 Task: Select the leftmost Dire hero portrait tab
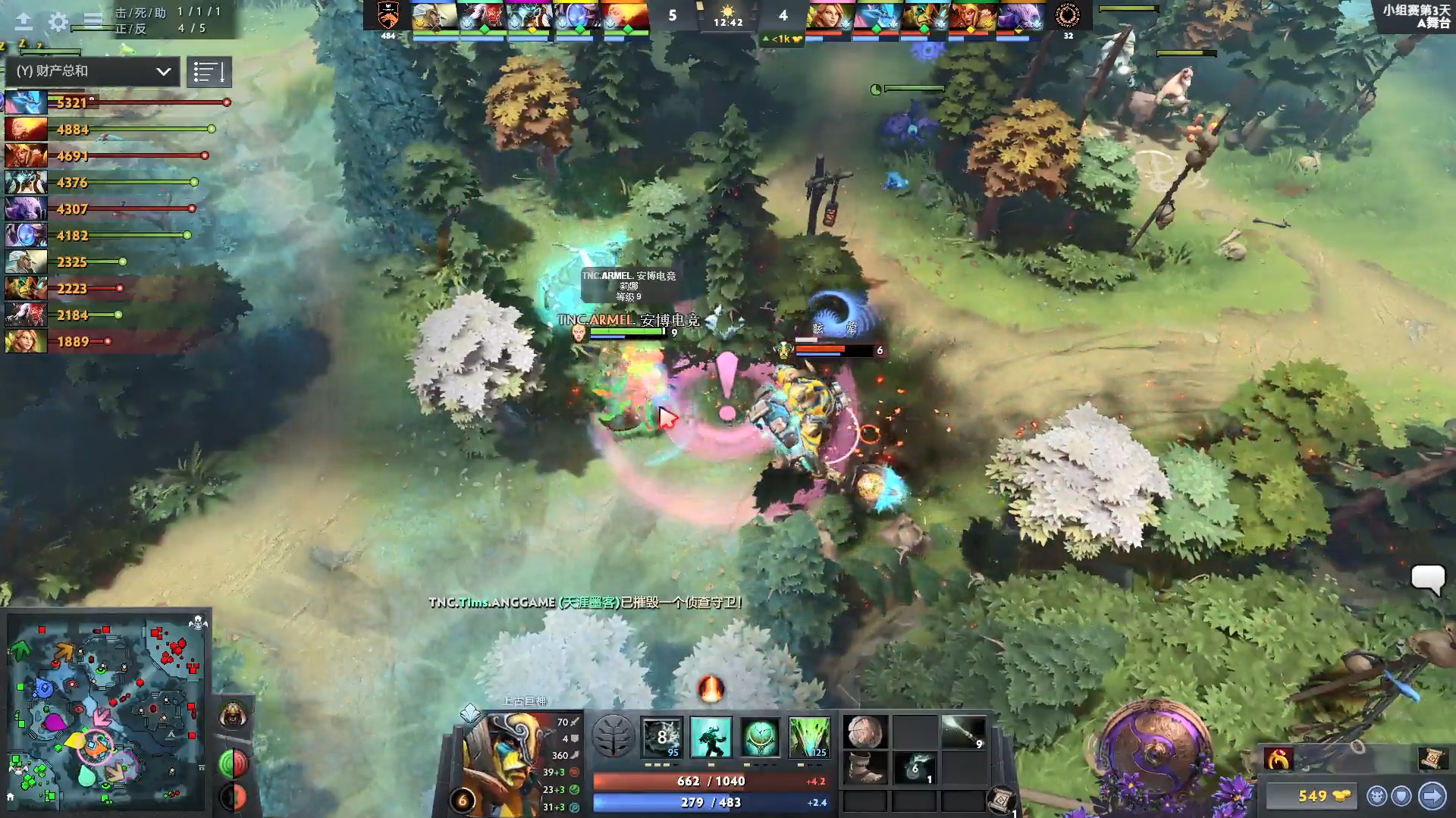click(827, 15)
